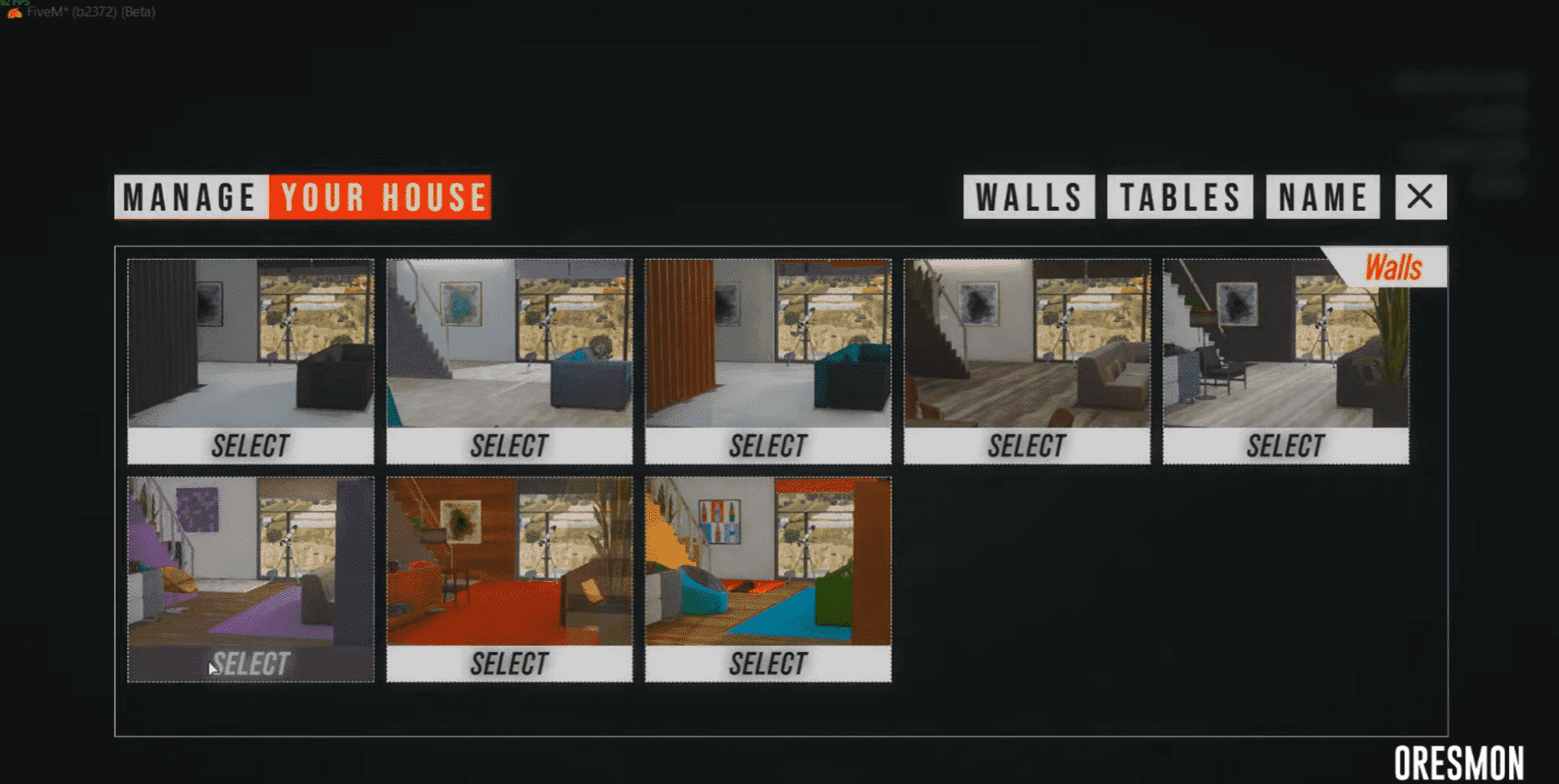Select the dark wood staircase wall style
This screenshot has height=784, width=1559.
point(1026,445)
